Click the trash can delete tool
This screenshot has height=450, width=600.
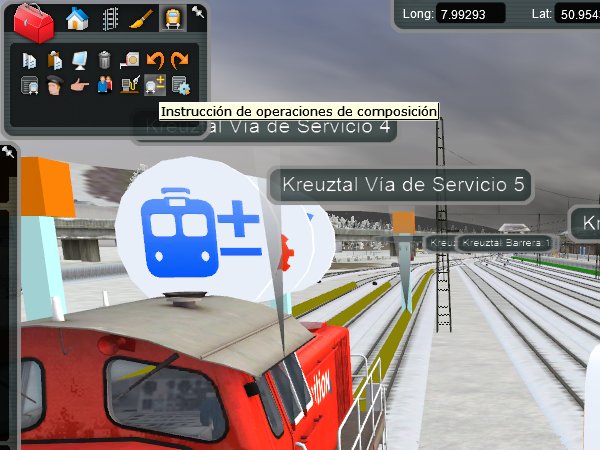pos(104,60)
